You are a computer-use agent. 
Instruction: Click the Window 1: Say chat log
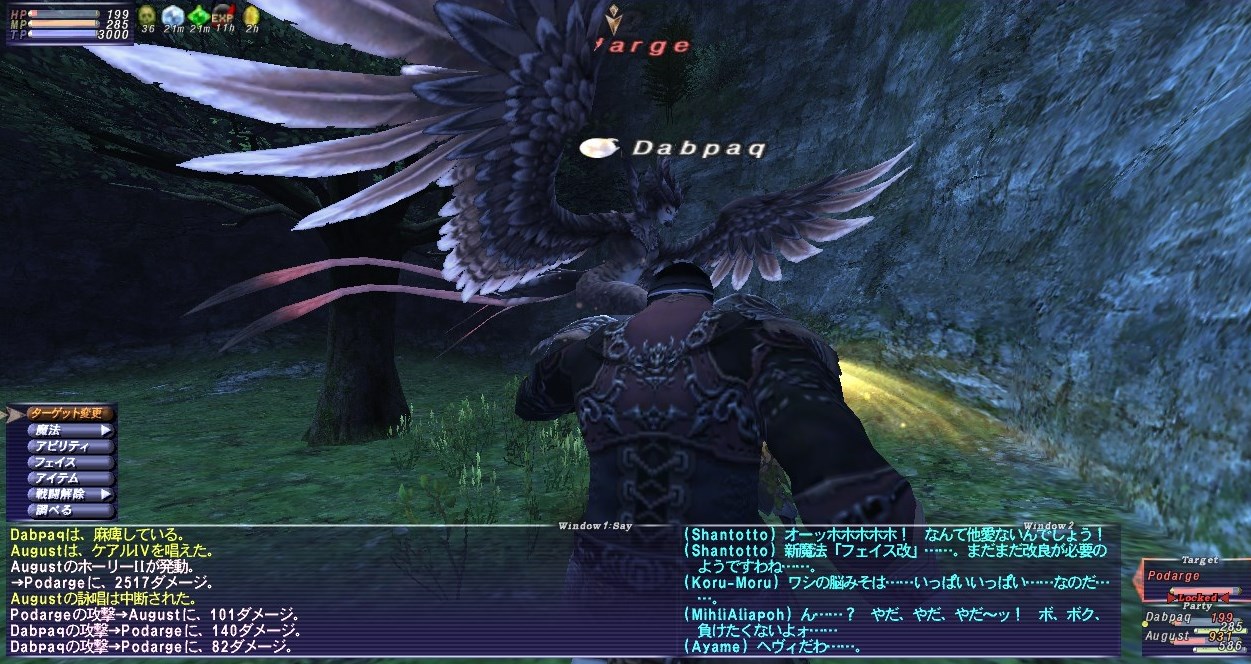330,590
